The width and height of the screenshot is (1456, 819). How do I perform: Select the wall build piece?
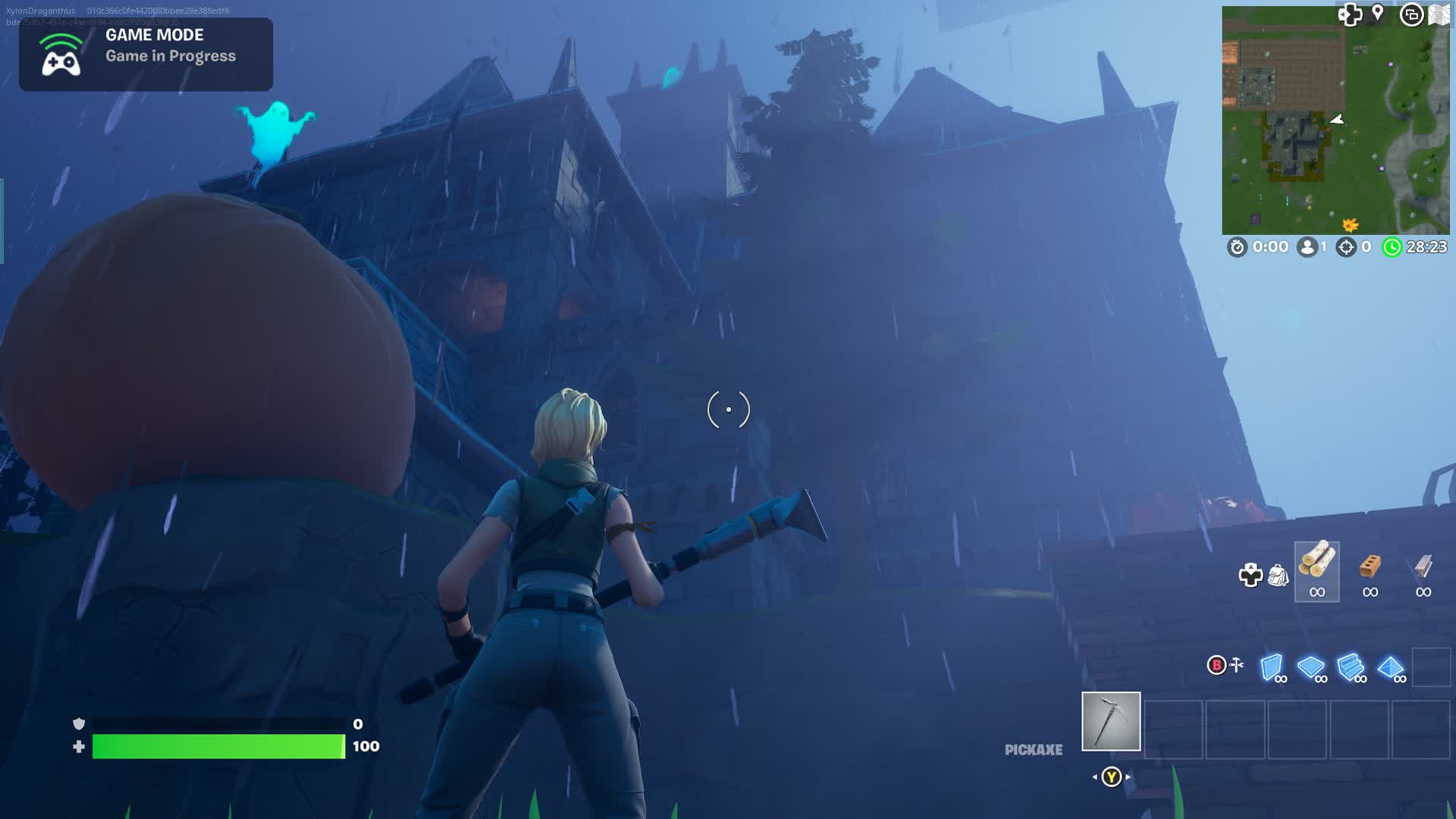[x=1272, y=667]
